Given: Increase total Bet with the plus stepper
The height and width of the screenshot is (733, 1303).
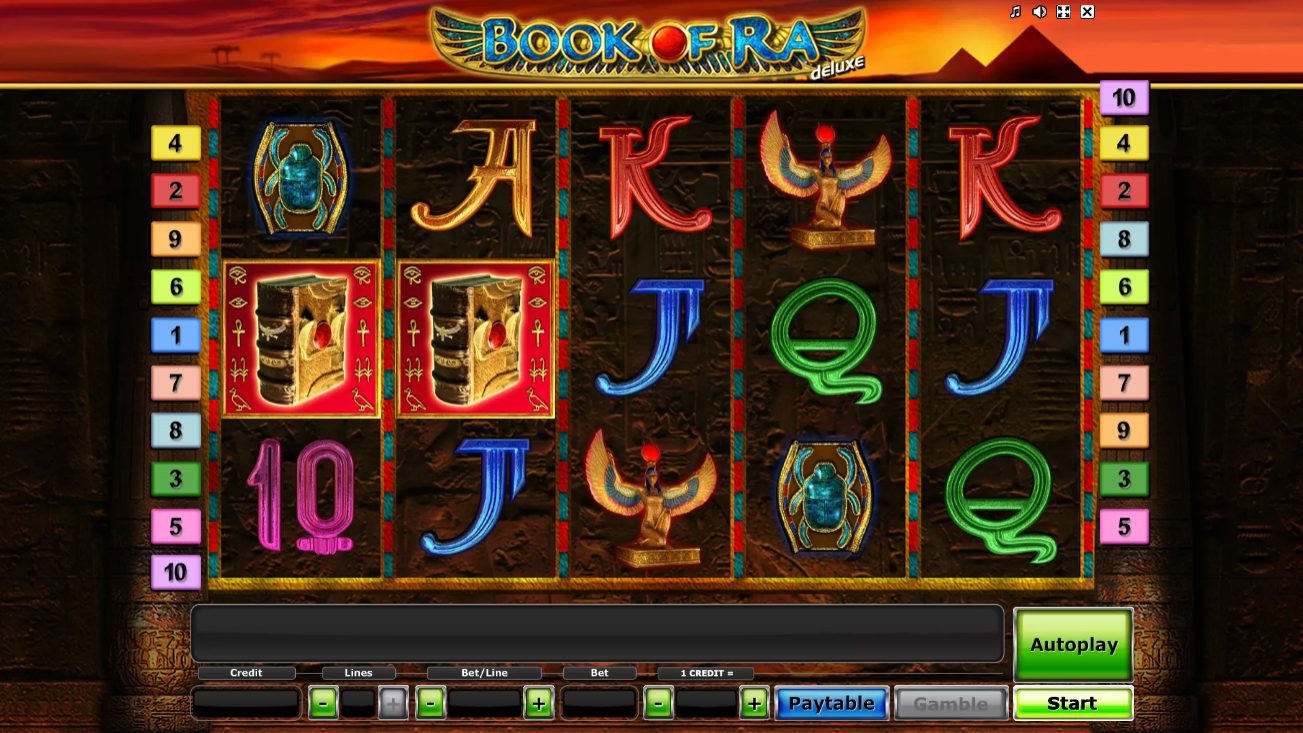Looking at the screenshot, I should tap(754, 703).
